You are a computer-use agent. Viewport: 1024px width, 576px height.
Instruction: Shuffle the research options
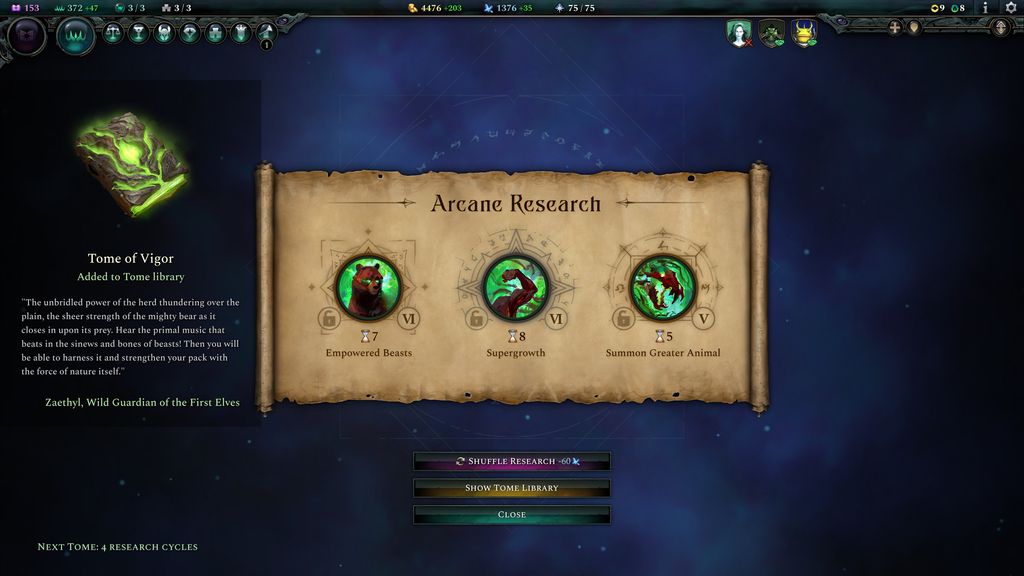pyautogui.click(x=512, y=461)
